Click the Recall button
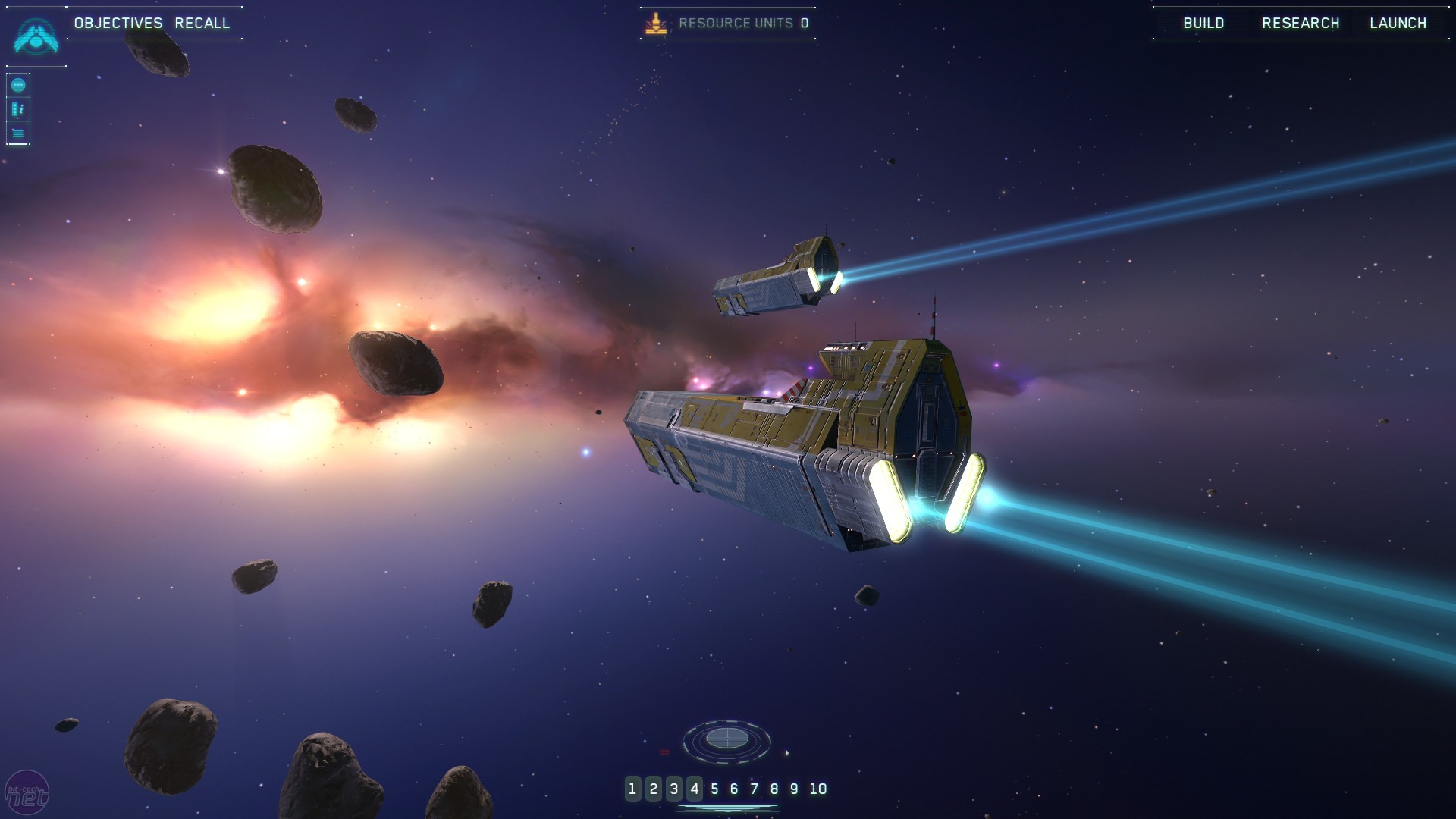The image size is (1456, 819). point(202,24)
